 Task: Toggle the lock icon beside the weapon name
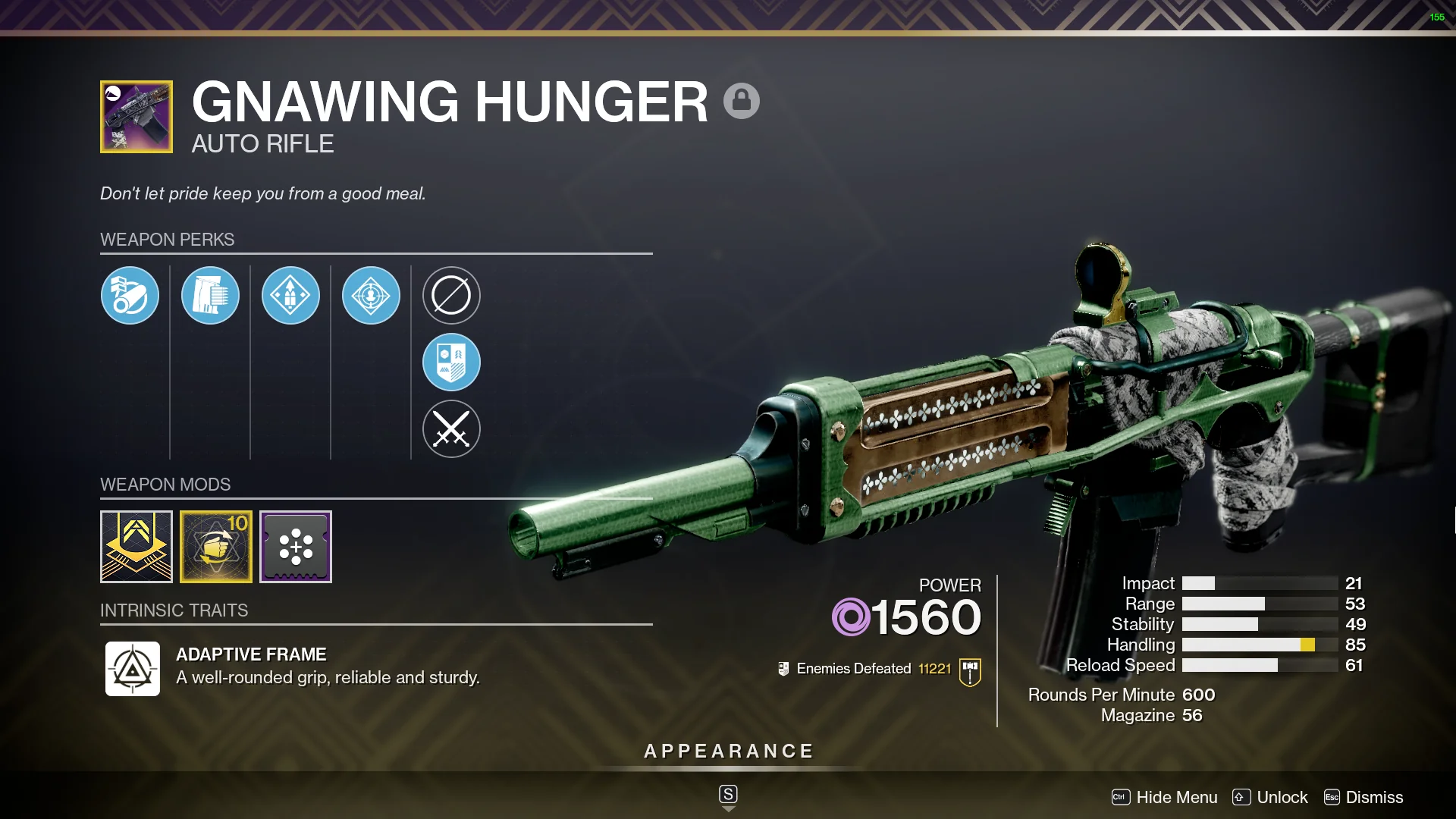coord(742,101)
